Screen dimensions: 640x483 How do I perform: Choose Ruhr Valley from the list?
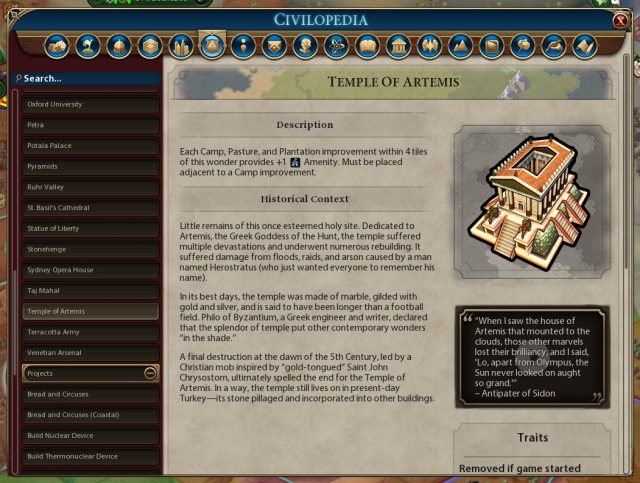coord(91,187)
